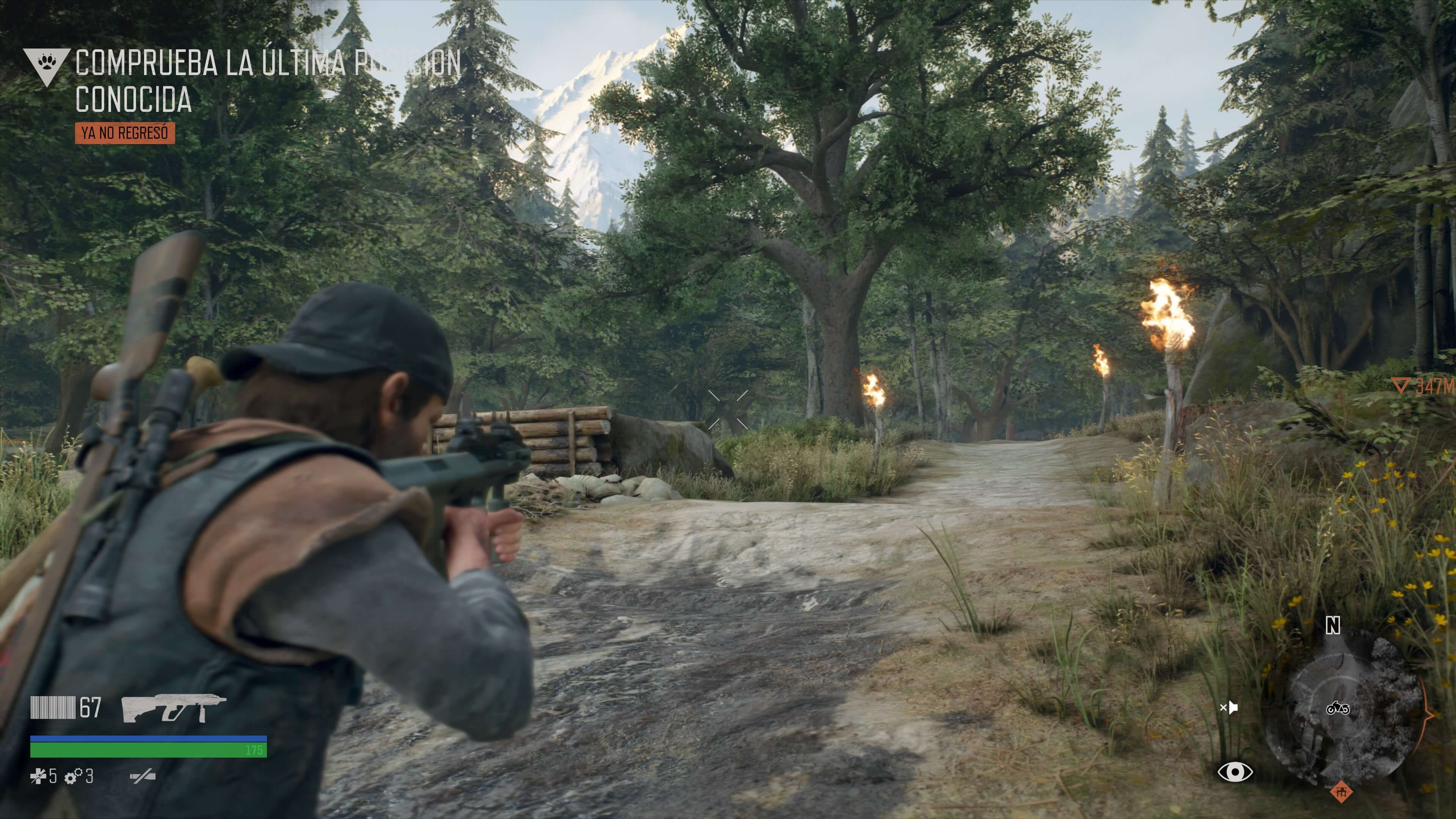Click the orange camp marker below the minimap

(1341, 792)
